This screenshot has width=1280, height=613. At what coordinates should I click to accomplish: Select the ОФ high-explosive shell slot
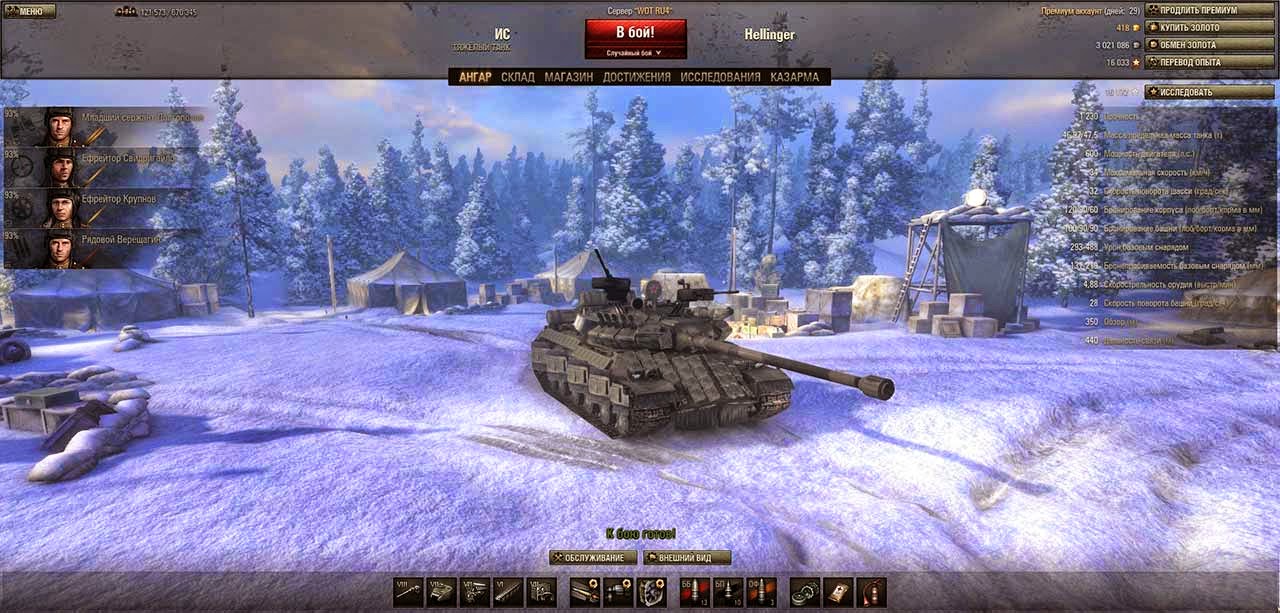tap(761, 591)
